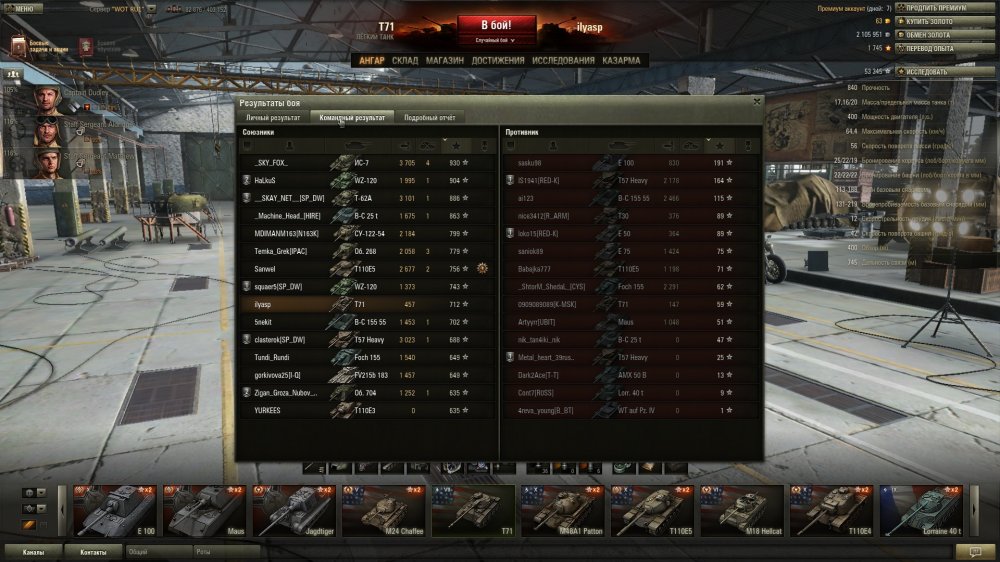The image size is (1000, 562).
Task: Select the E 100 tank in the carousel
Action: point(117,510)
